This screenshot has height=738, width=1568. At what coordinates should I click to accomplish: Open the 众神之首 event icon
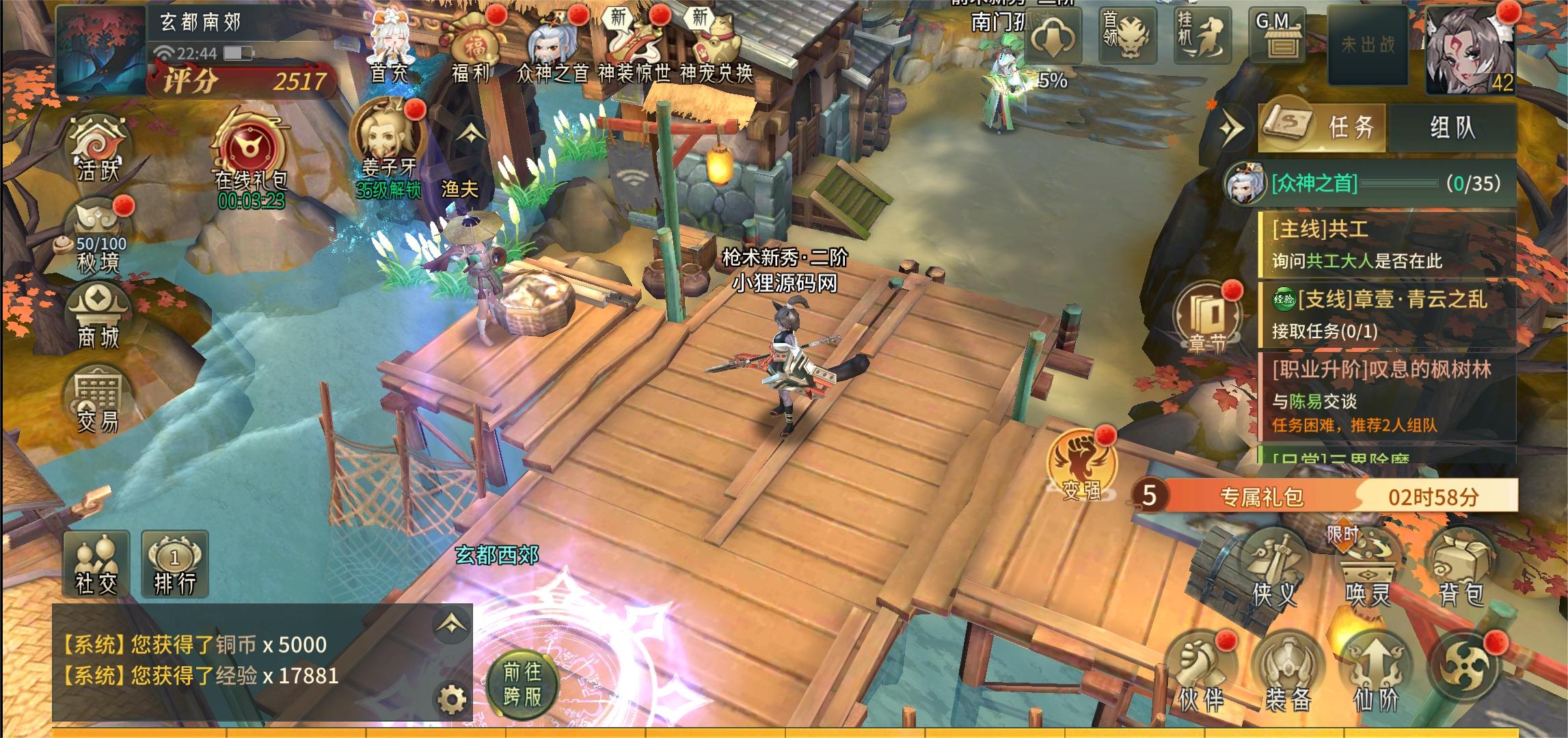pos(551,45)
